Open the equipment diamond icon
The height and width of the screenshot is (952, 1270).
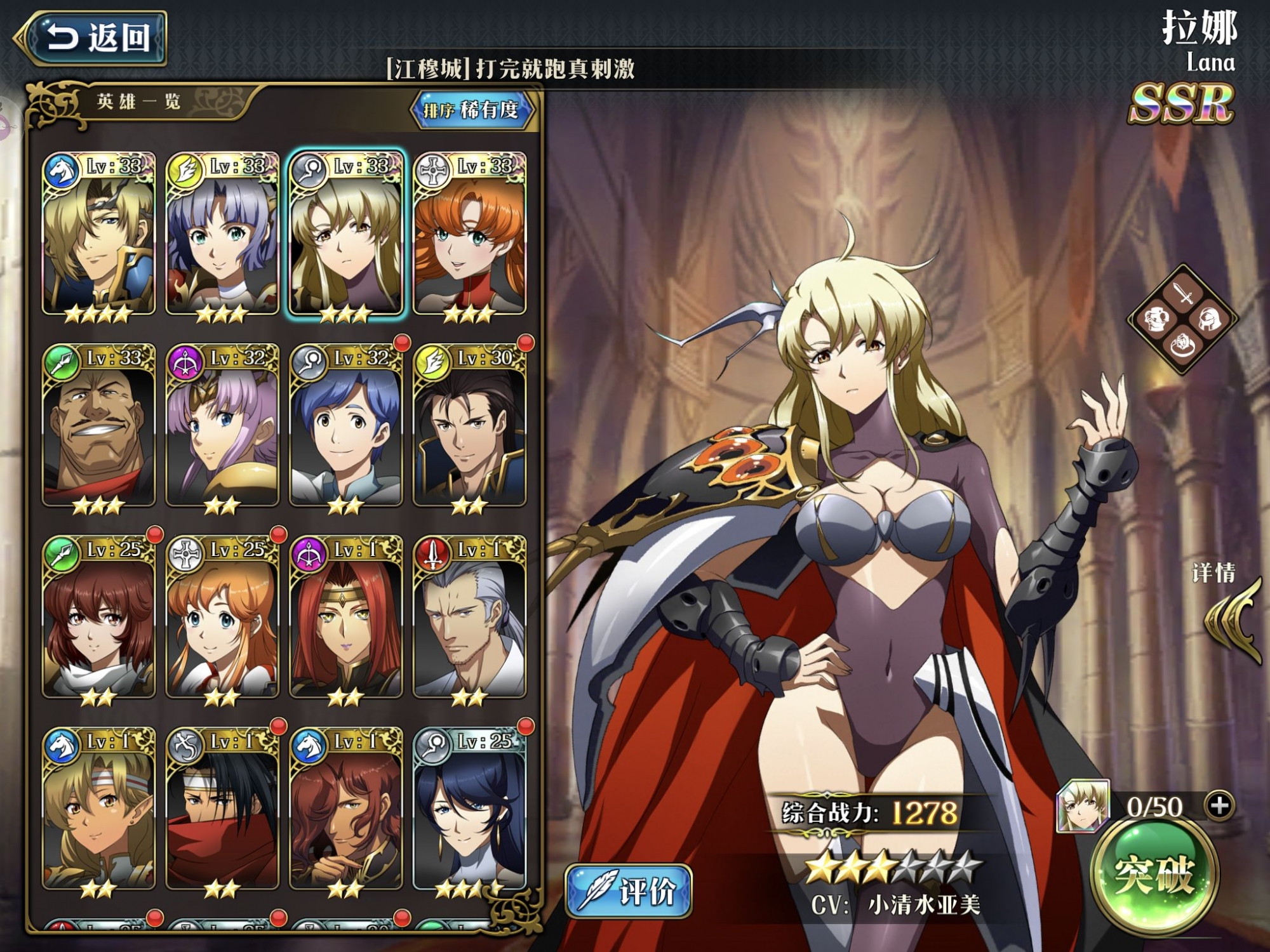(x=1182, y=319)
